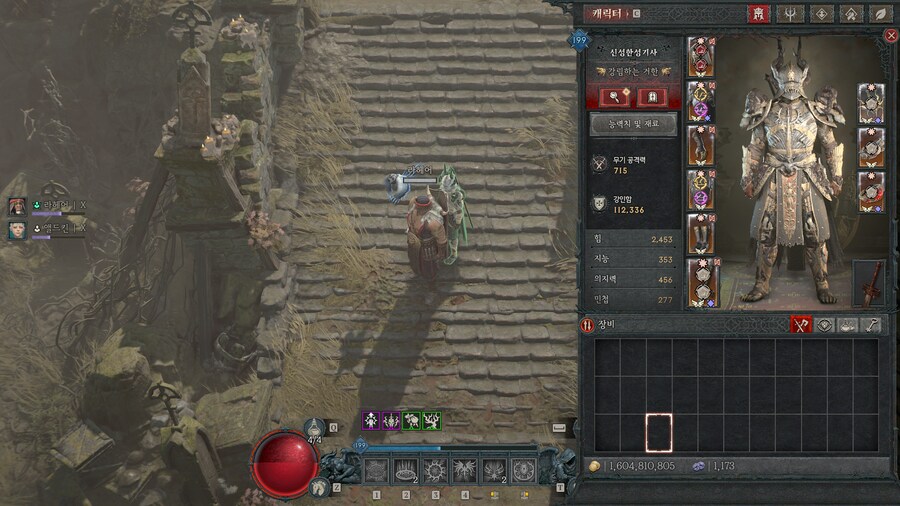Select the equipped sword weapon slot
This screenshot has width=900, height=506.
869,283
